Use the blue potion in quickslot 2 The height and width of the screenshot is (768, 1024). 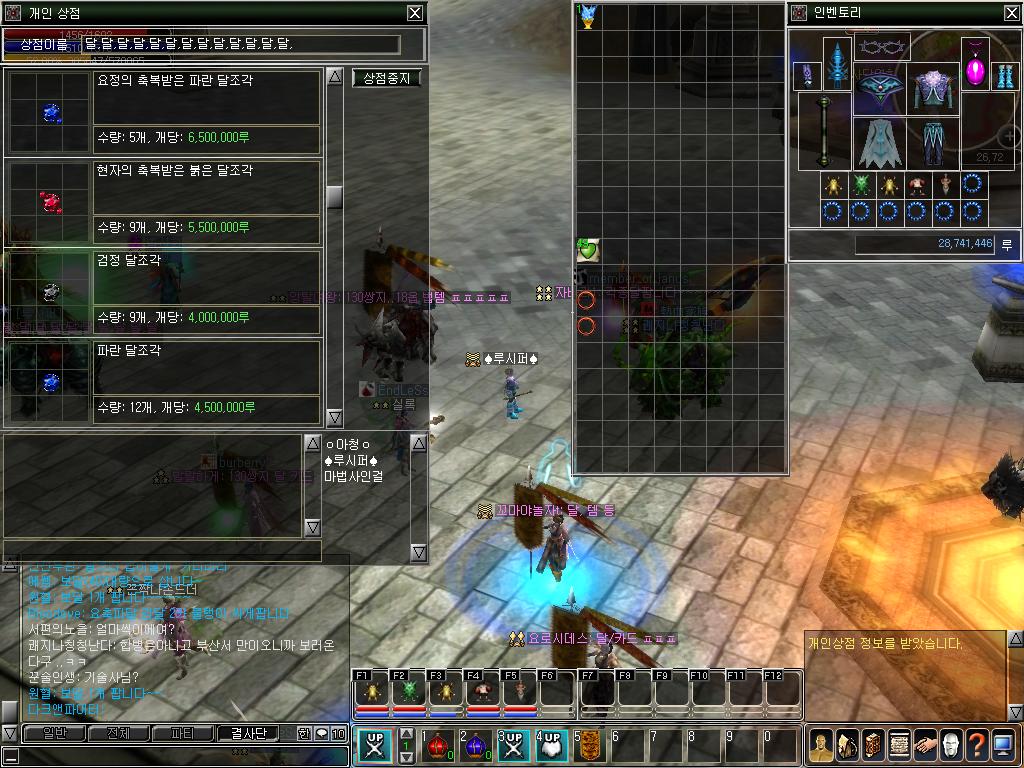[x=475, y=746]
